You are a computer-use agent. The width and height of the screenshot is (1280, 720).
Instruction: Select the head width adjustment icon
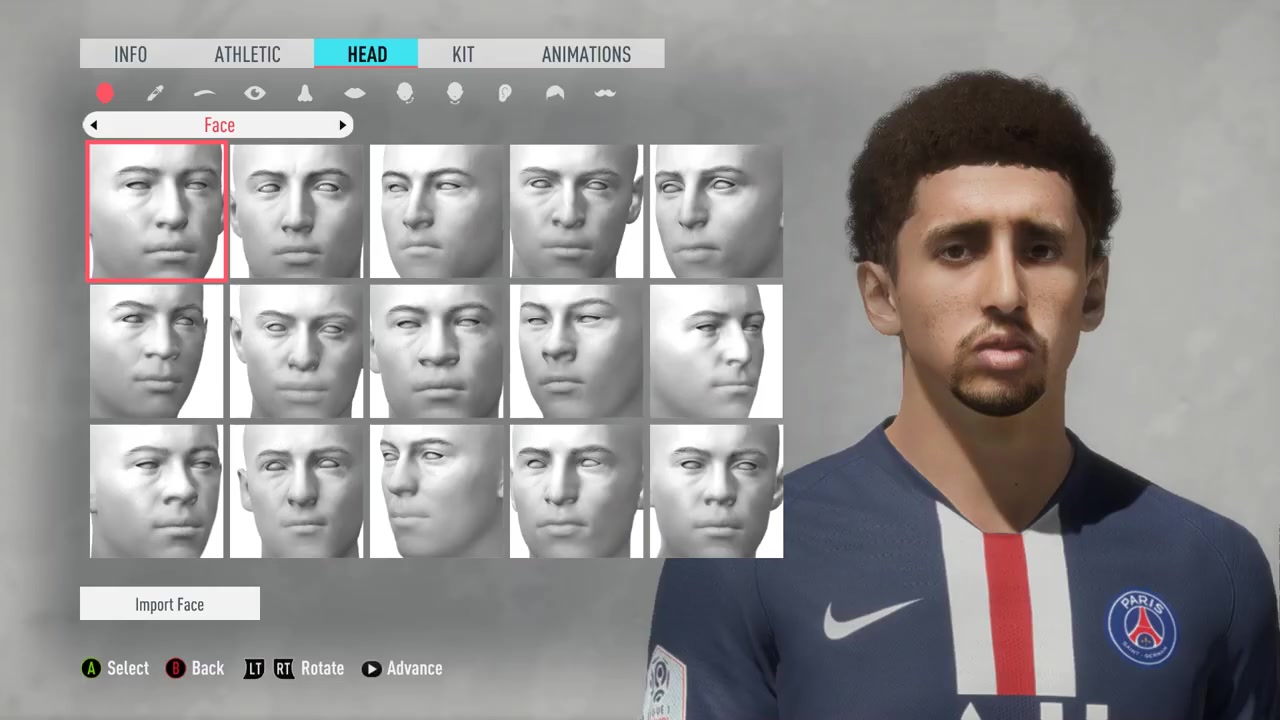point(405,93)
